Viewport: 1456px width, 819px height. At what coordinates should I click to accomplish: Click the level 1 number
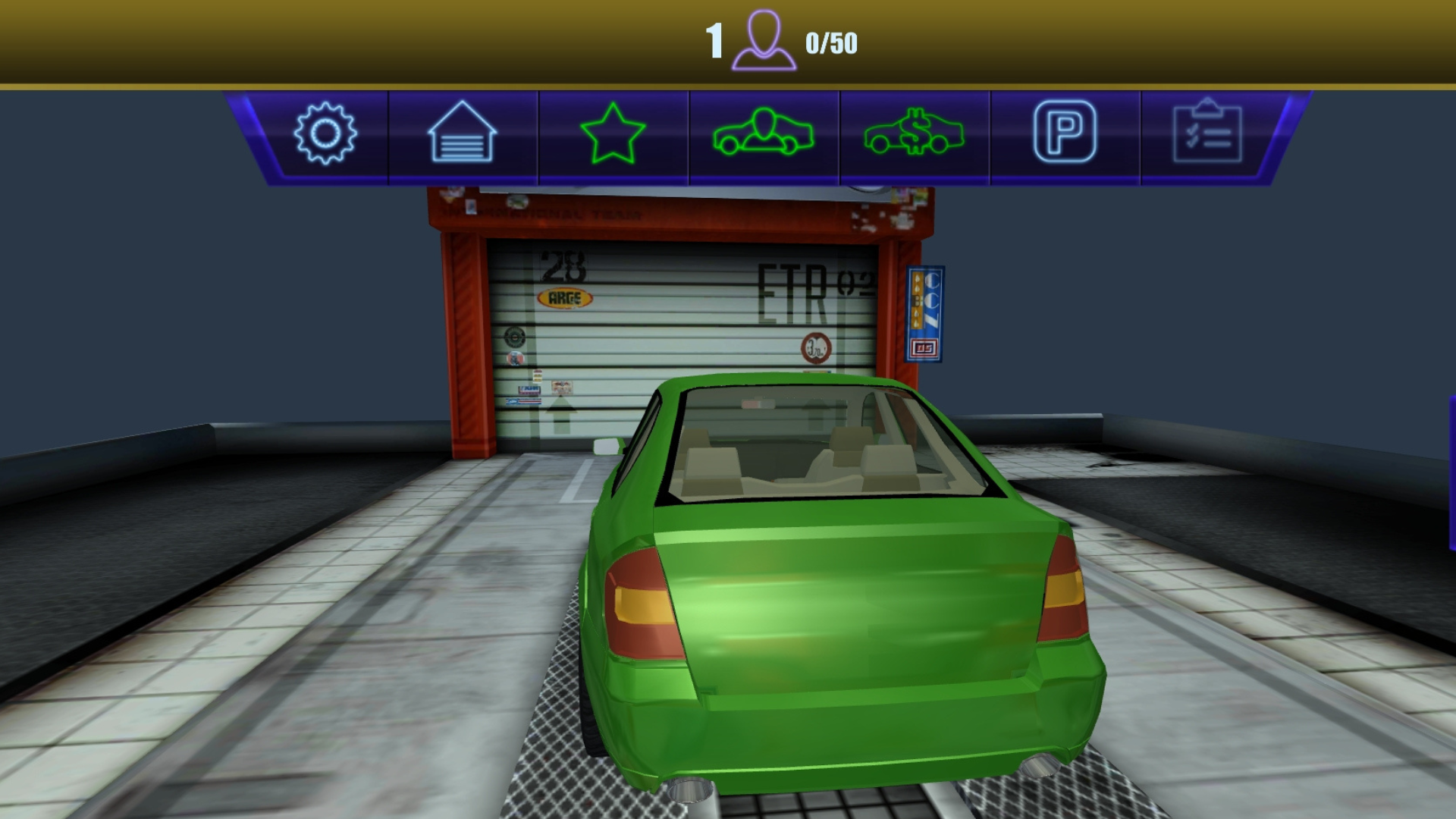[714, 40]
